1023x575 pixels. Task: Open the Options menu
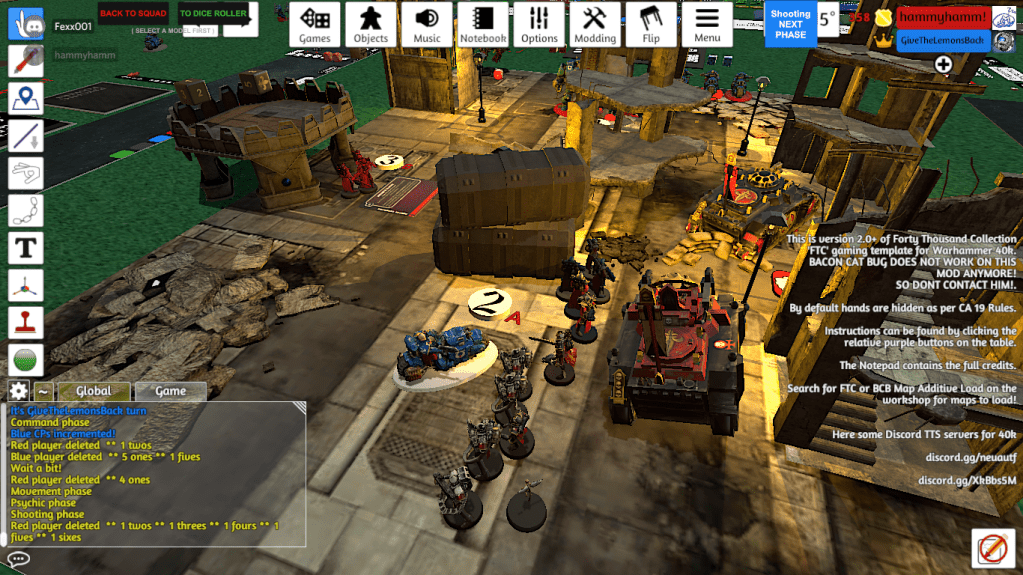click(x=539, y=24)
